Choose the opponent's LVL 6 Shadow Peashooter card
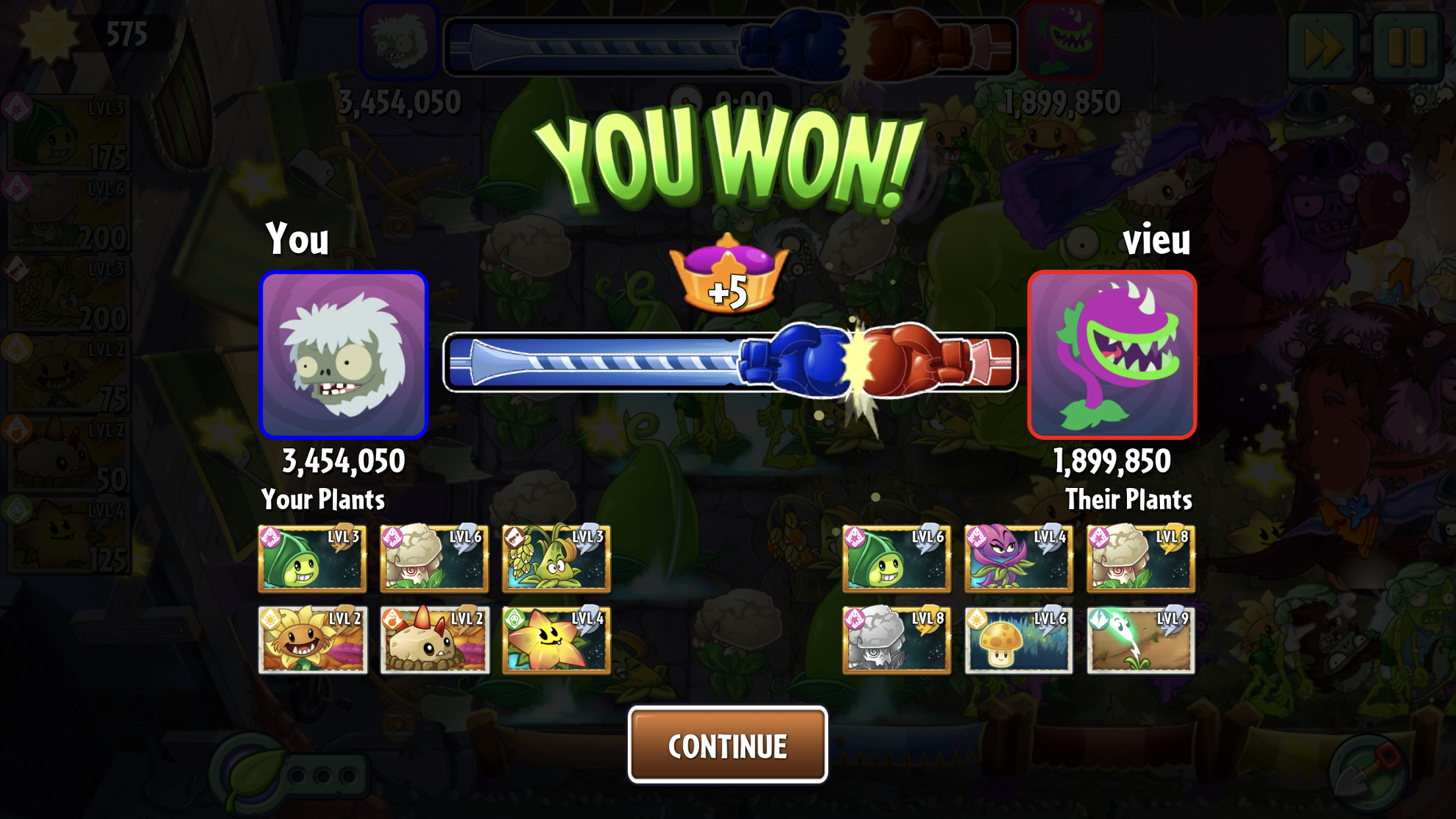 coord(896,559)
